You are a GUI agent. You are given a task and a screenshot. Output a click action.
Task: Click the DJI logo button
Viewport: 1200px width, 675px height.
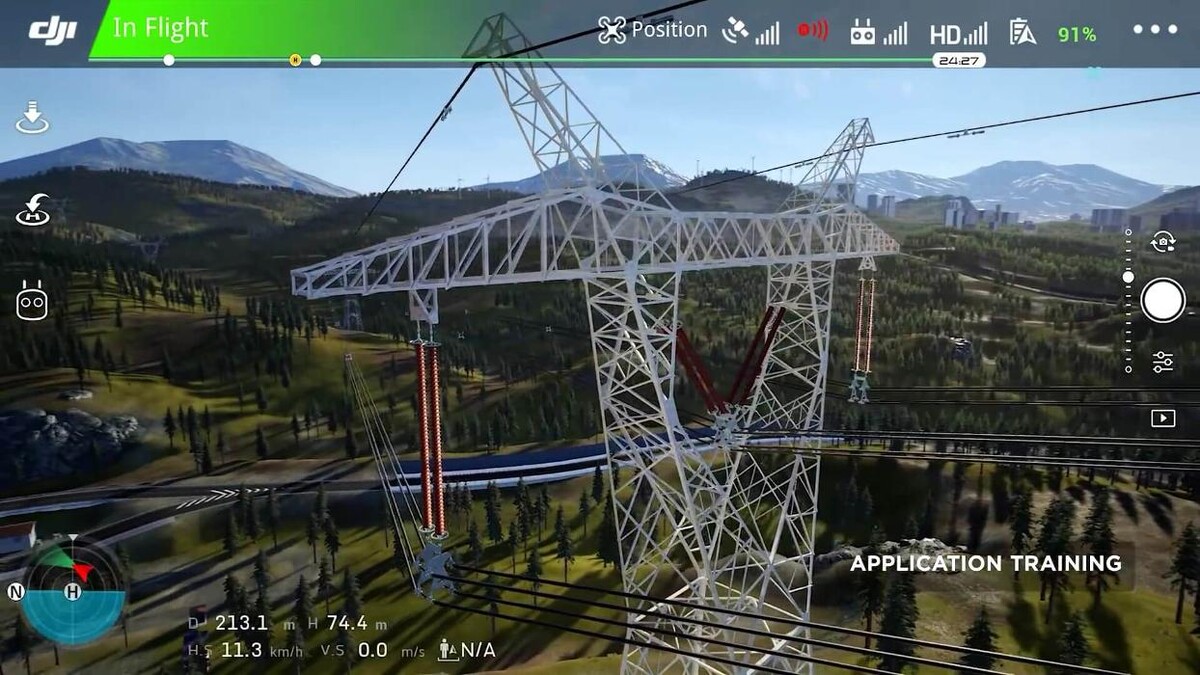pos(52,31)
